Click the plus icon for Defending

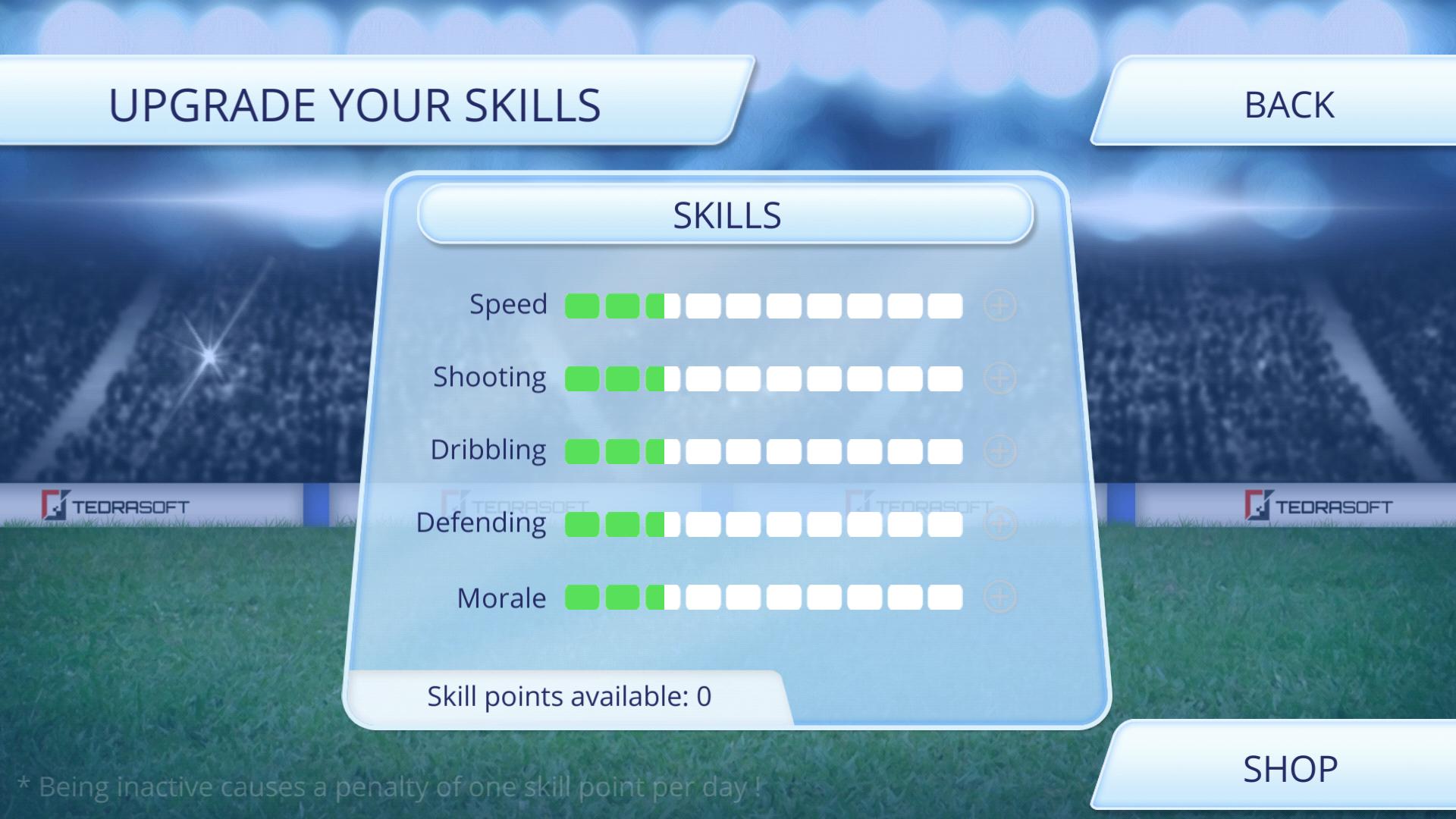[999, 522]
